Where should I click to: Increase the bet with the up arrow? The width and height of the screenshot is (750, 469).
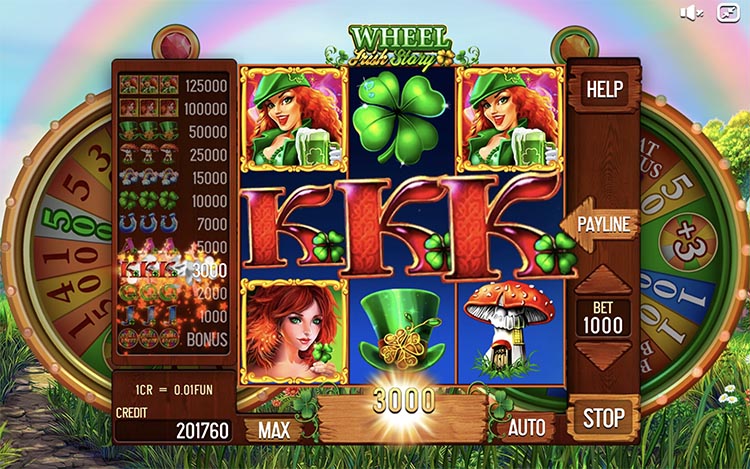coord(603,281)
